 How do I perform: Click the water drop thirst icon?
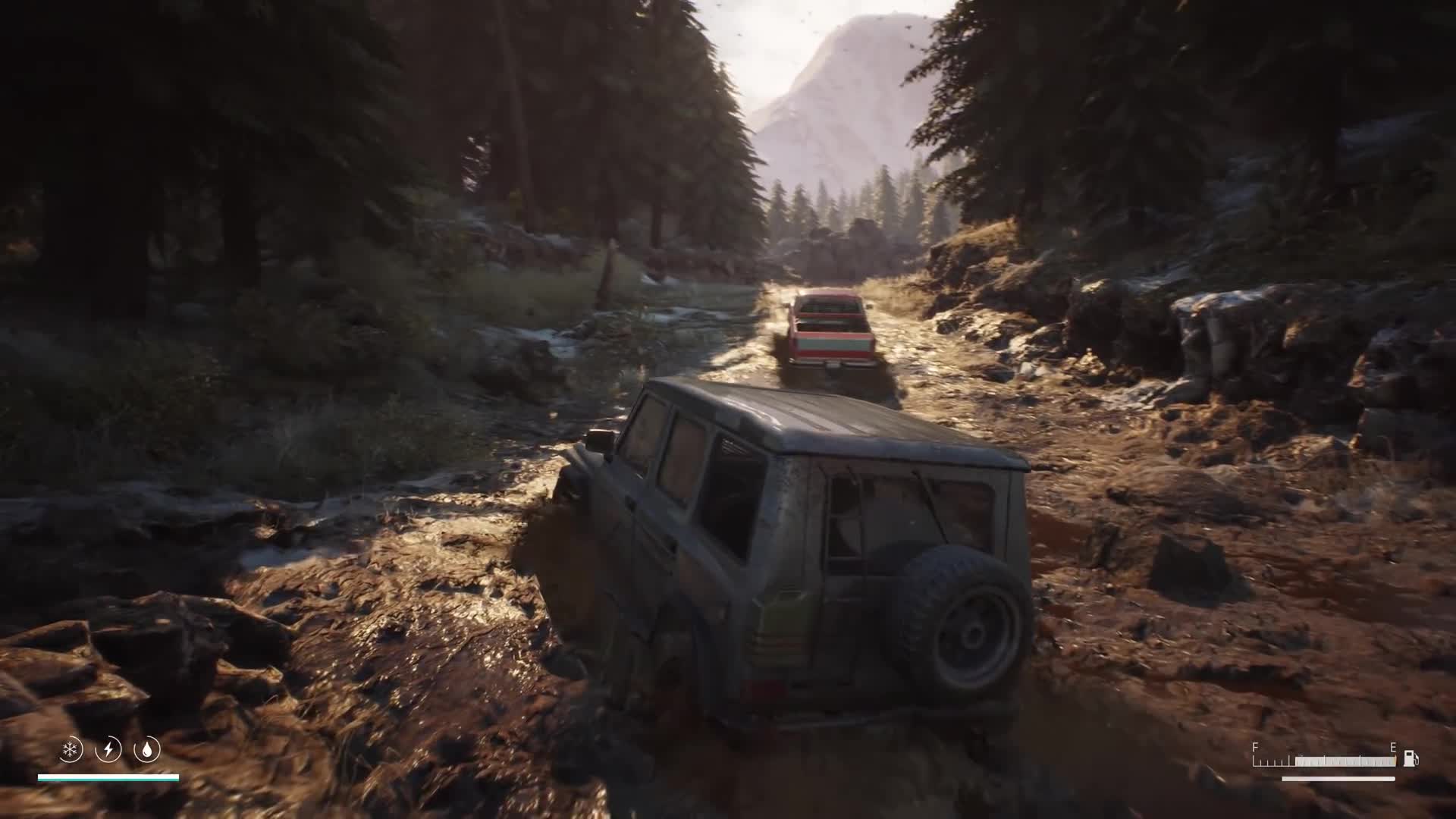click(x=147, y=750)
